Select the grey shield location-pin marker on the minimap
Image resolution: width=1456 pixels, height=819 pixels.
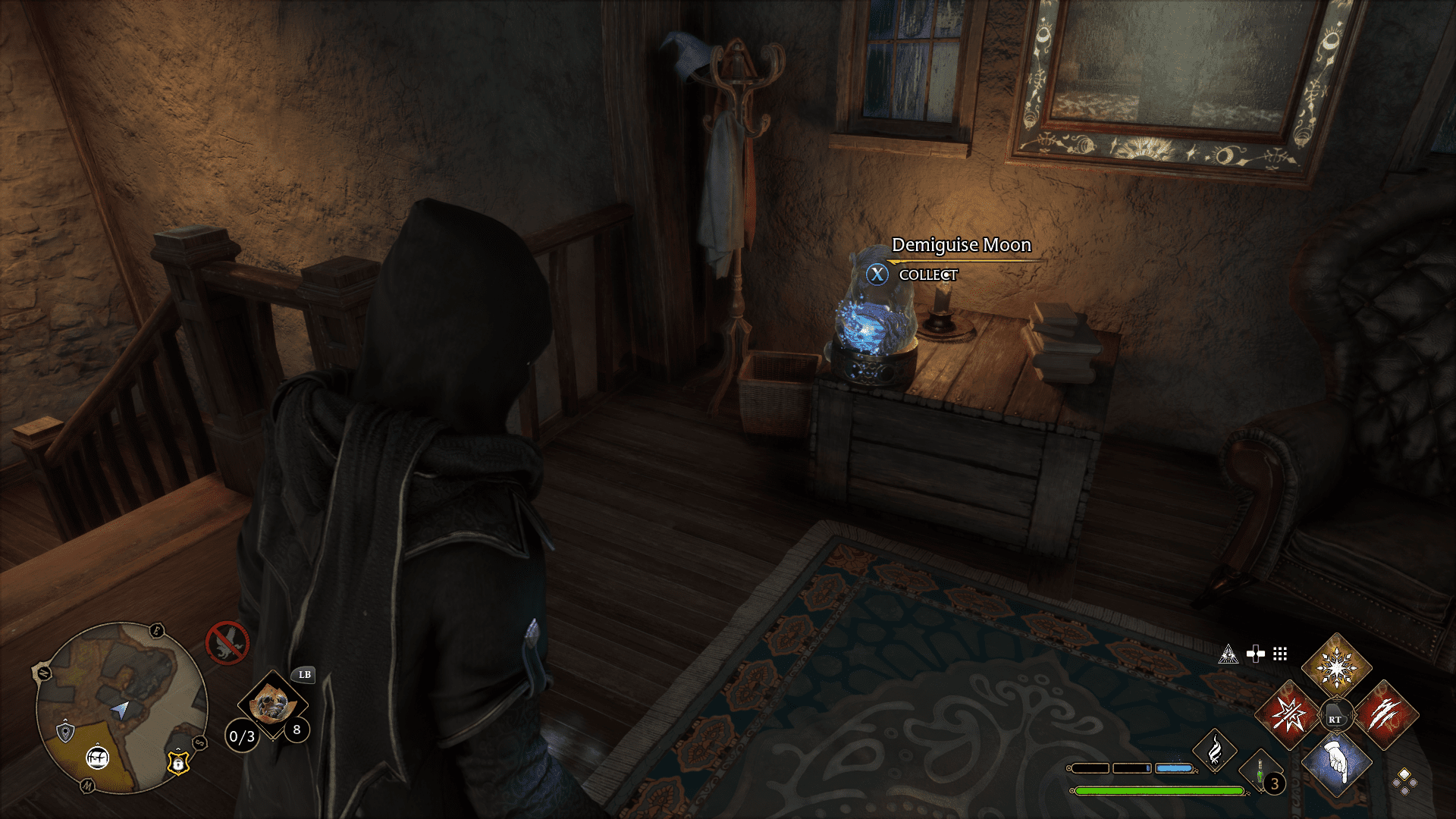coord(66,732)
